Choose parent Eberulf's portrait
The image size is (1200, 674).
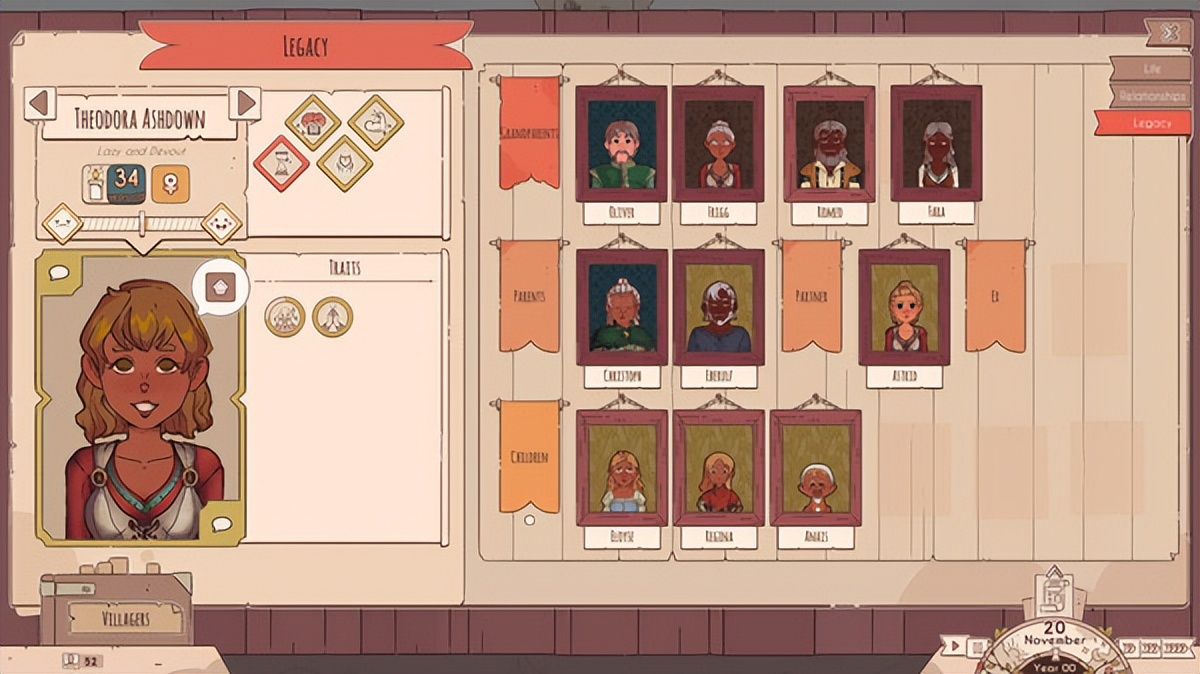coord(718,307)
